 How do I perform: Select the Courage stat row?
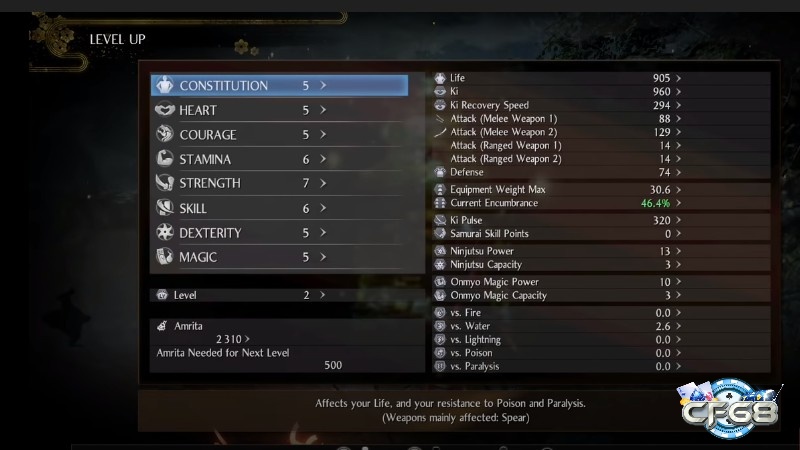(279, 135)
